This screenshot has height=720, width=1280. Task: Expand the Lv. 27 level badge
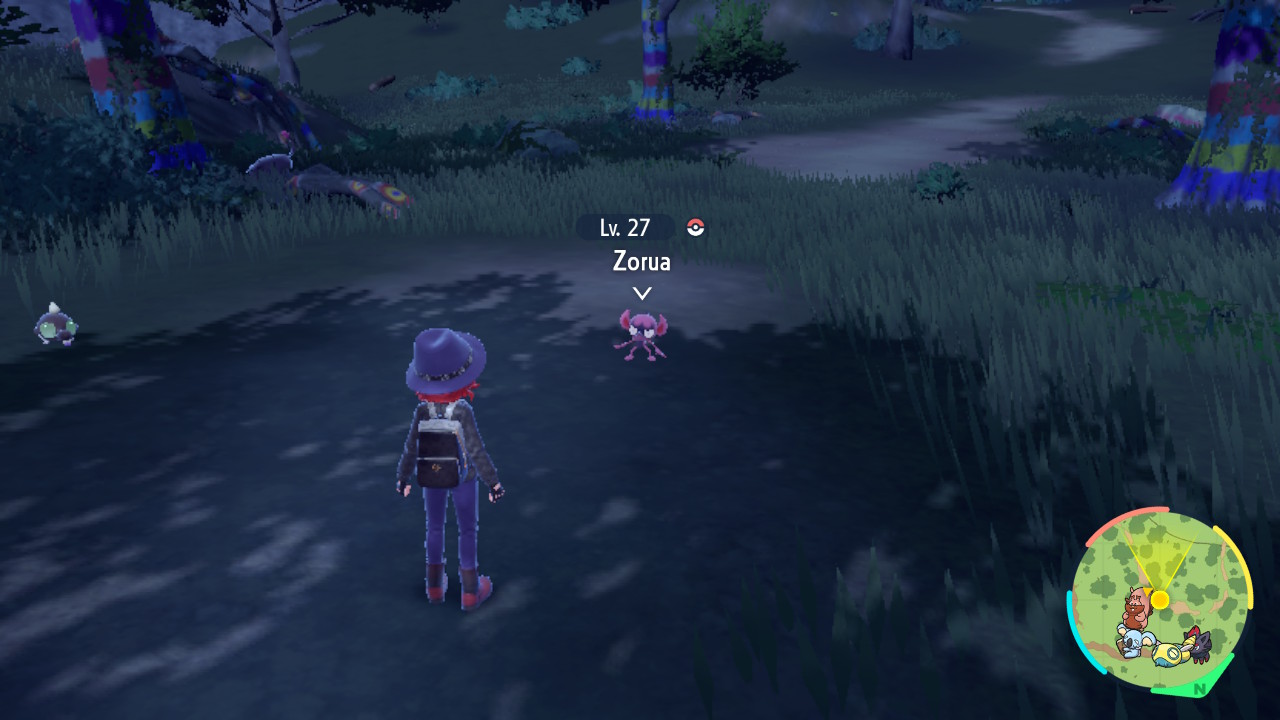pyautogui.click(x=625, y=228)
